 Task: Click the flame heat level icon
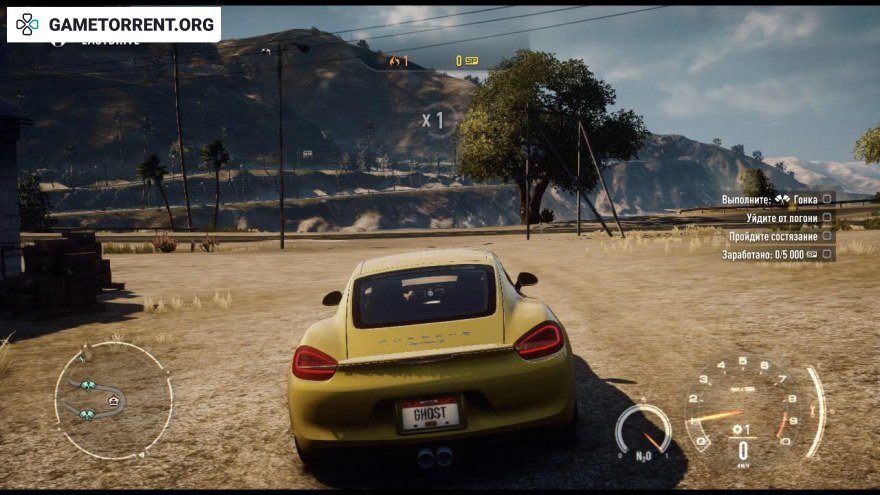396,61
